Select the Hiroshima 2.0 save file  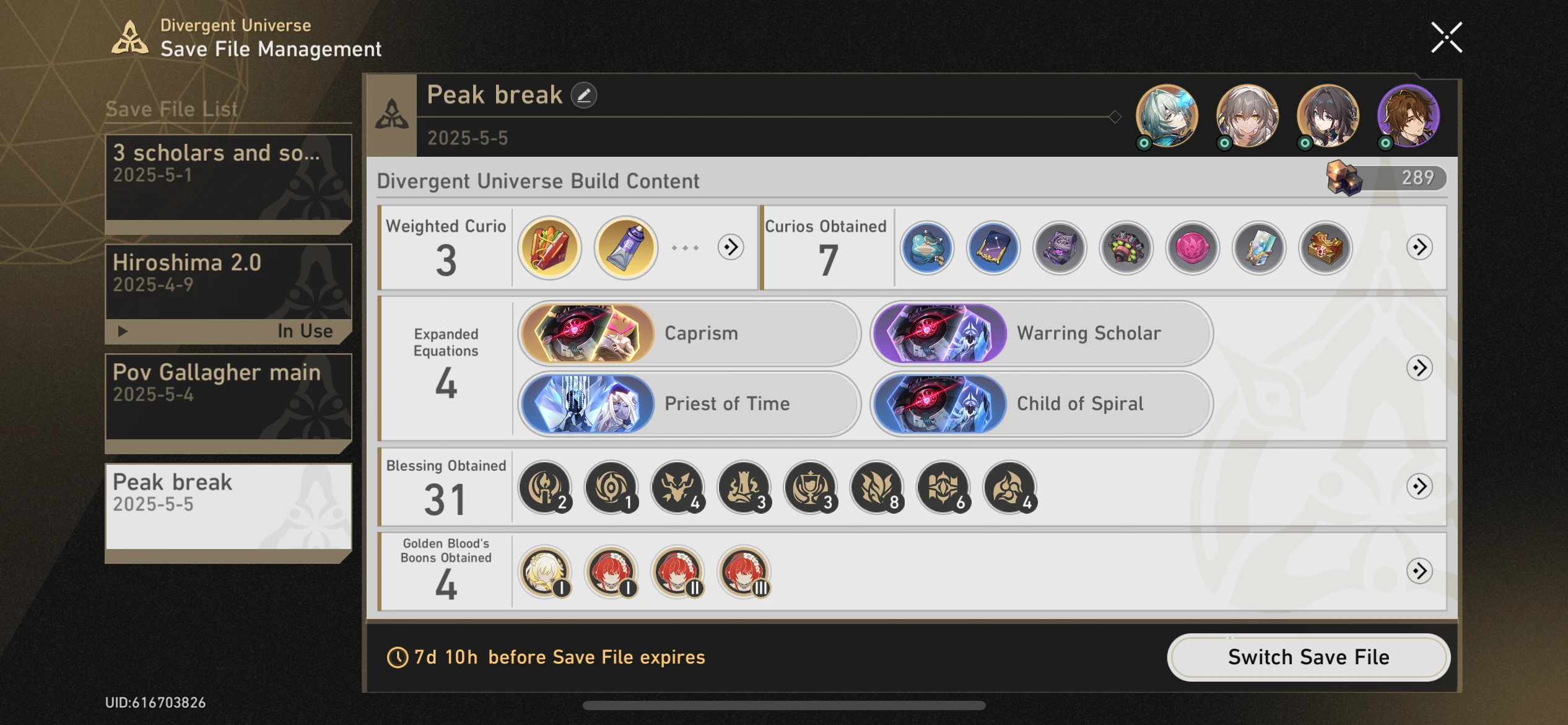click(x=228, y=282)
